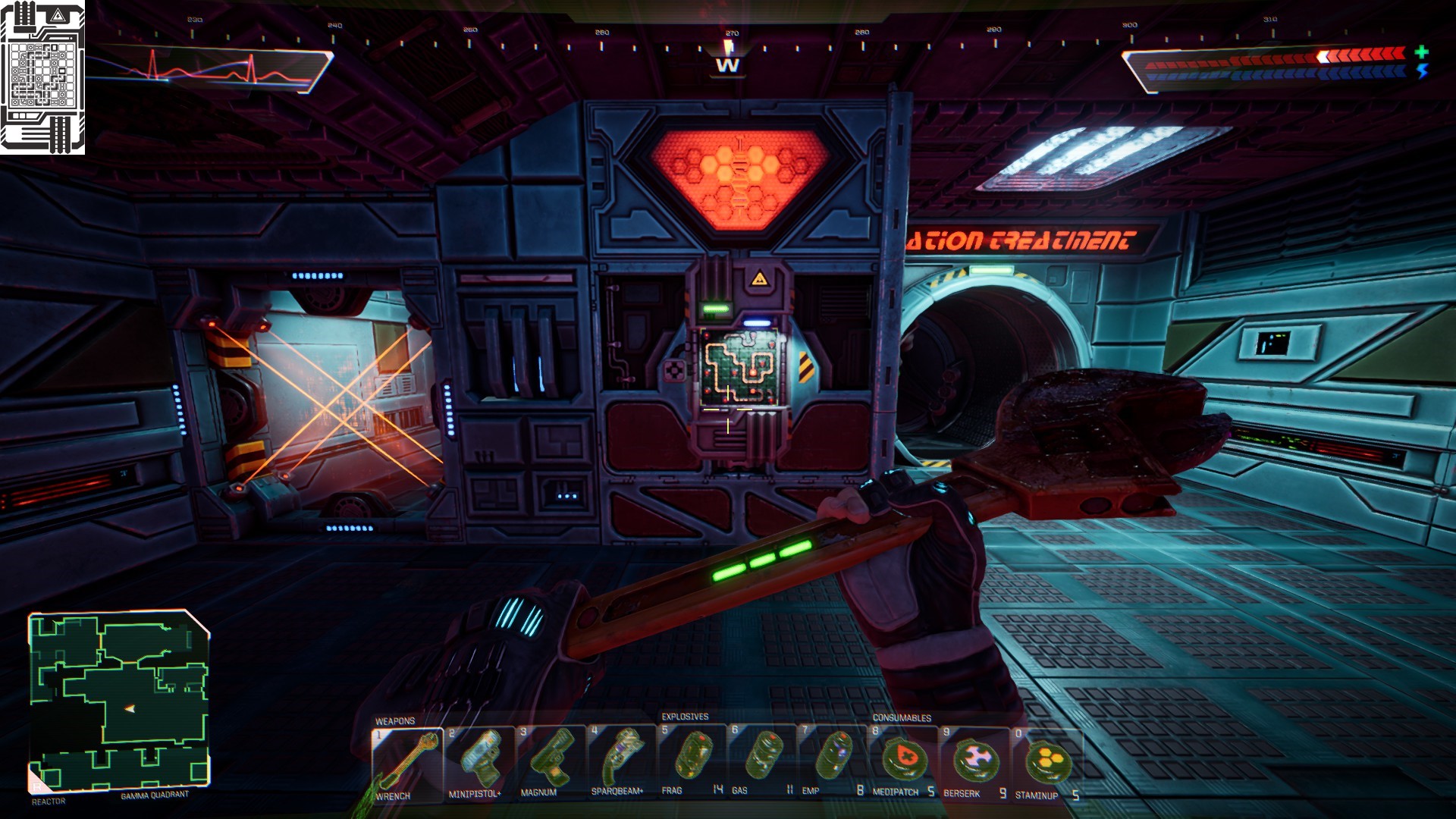Screen dimensions: 1456x819
Task: Click the circuit board icon in the corner
Action: pos(42,77)
